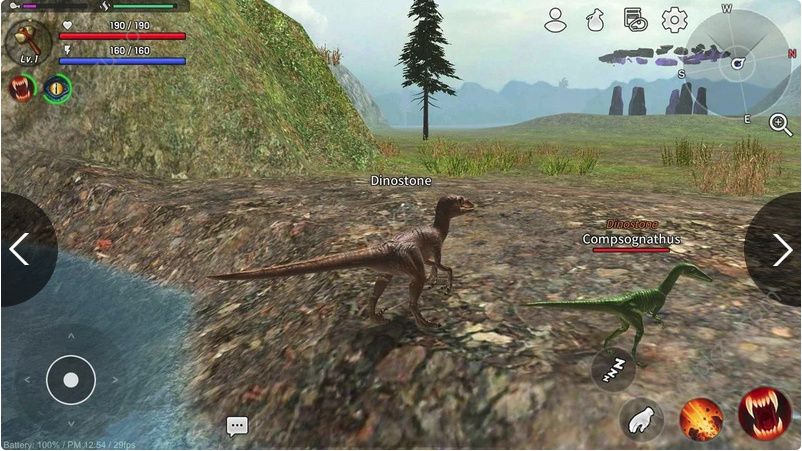Open the Lv.1 hammer character portrait
The image size is (802, 451).
27,42
